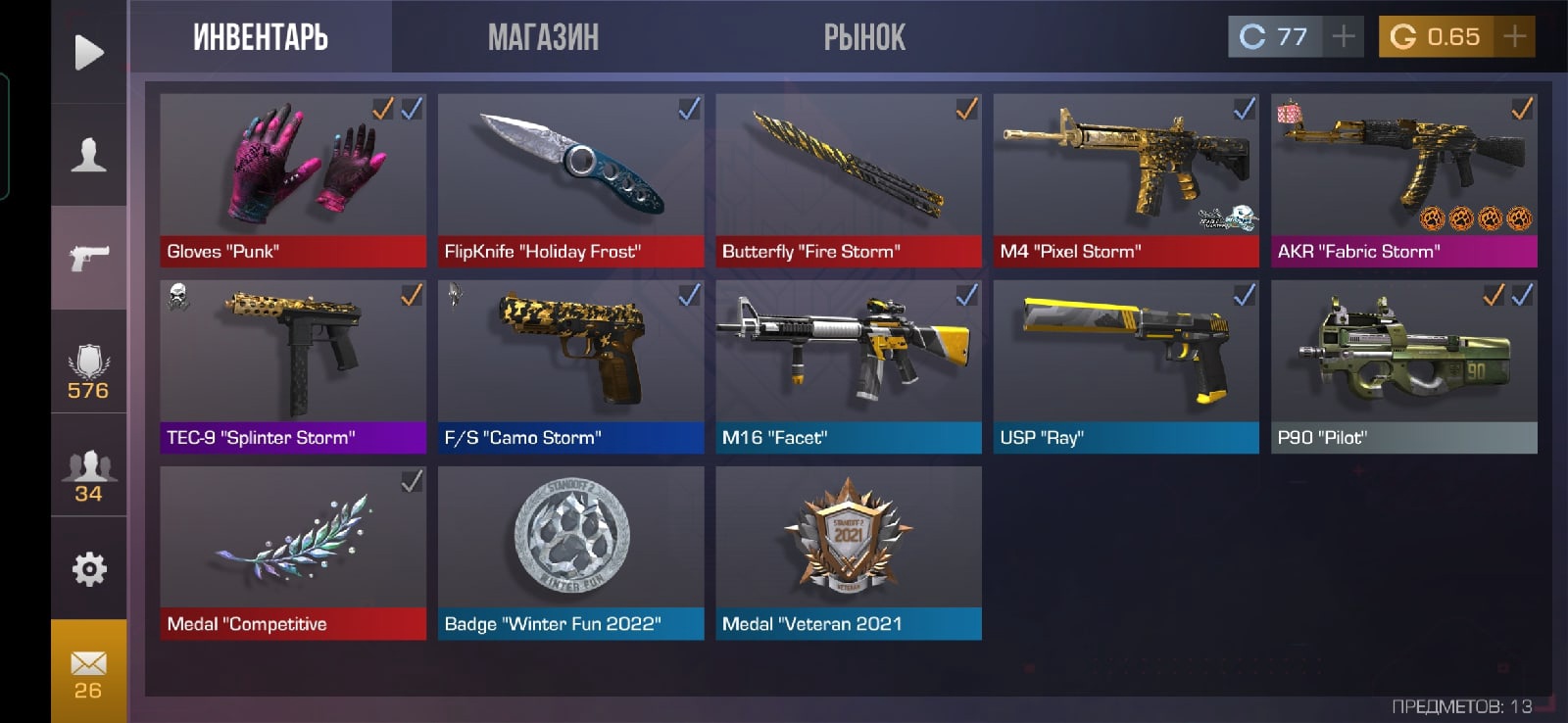1568x723 pixels.
Task: Open the Рынок tab
Action: 864,37
